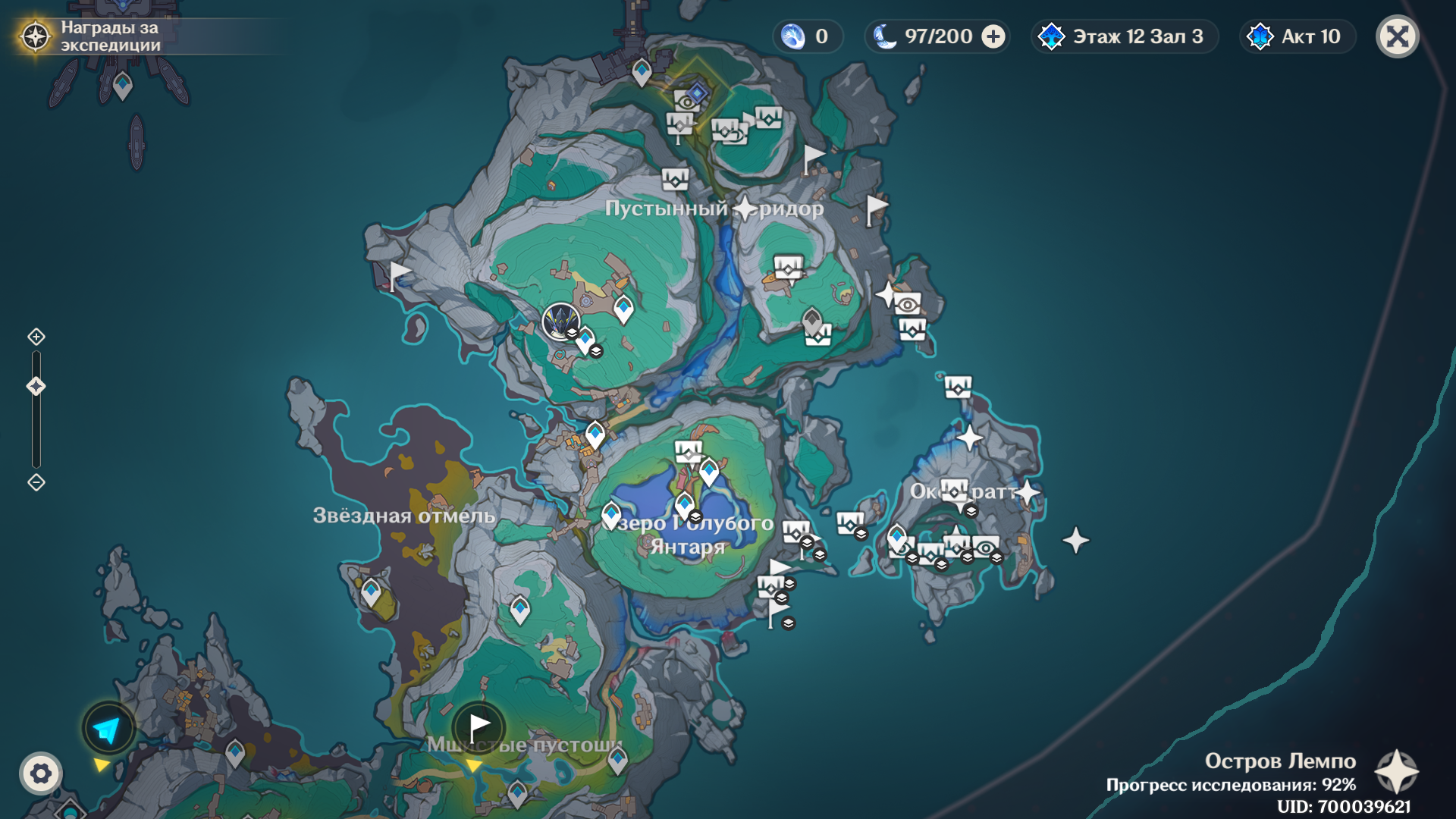Image resolution: width=1456 pixels, height=819 pixels.
Task: Close the map with the X button
Action: coord(1397,36)
